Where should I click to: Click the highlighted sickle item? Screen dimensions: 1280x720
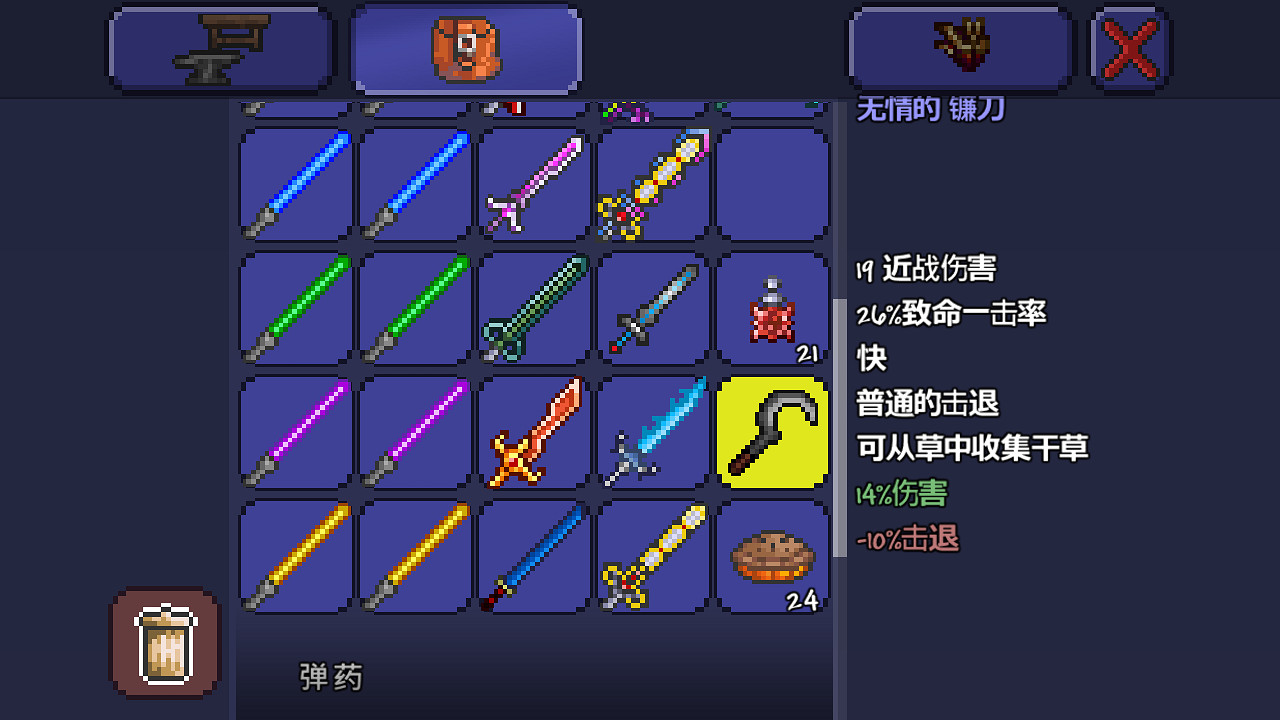(773, 432)
